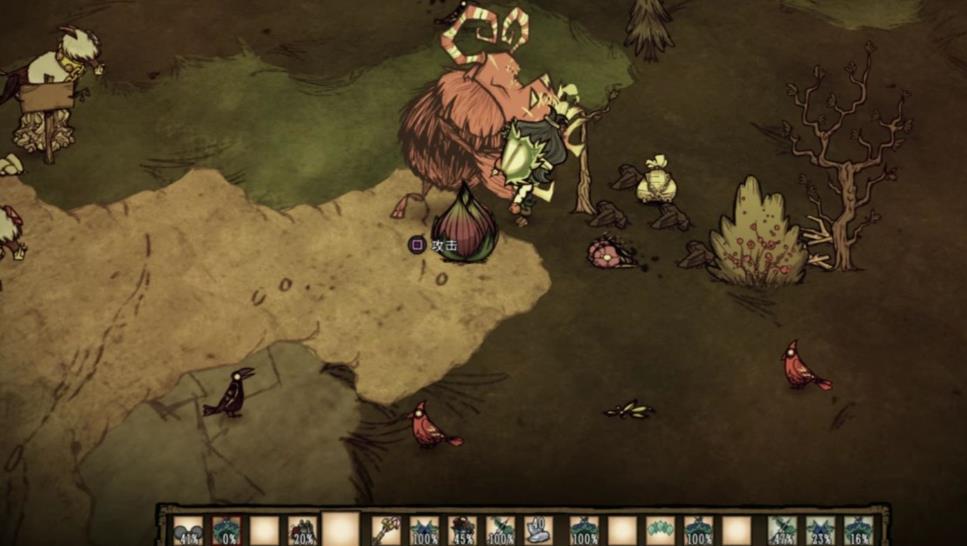Select the inventory item at 41% durability

pyautogui.click(x=188, y=531)
